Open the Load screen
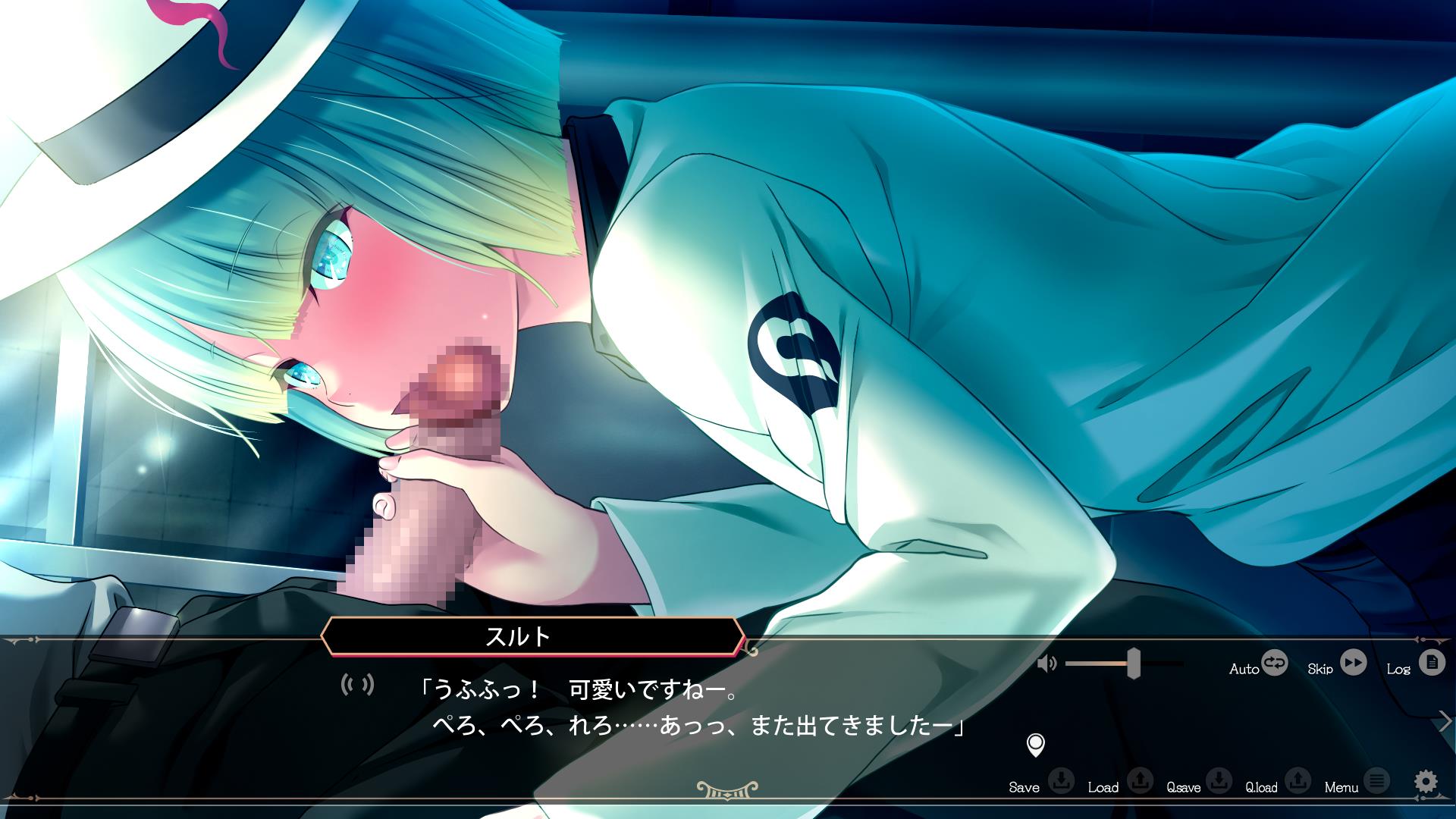Image resolution: width=1456 pixels, height=819 pixels. click(x=1140, y=780)
